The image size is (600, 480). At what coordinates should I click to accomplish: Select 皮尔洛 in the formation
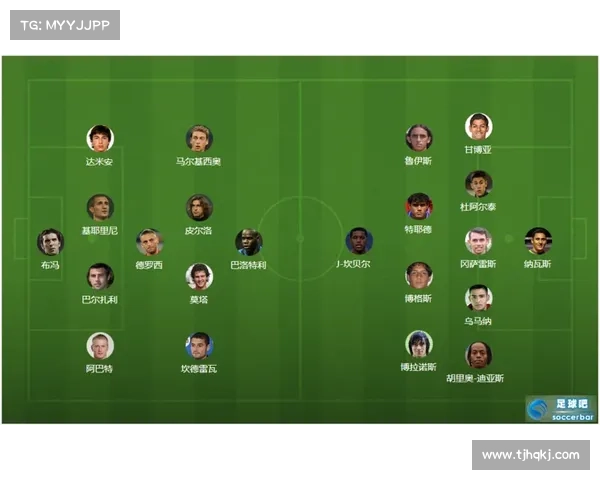coord(199,207)
